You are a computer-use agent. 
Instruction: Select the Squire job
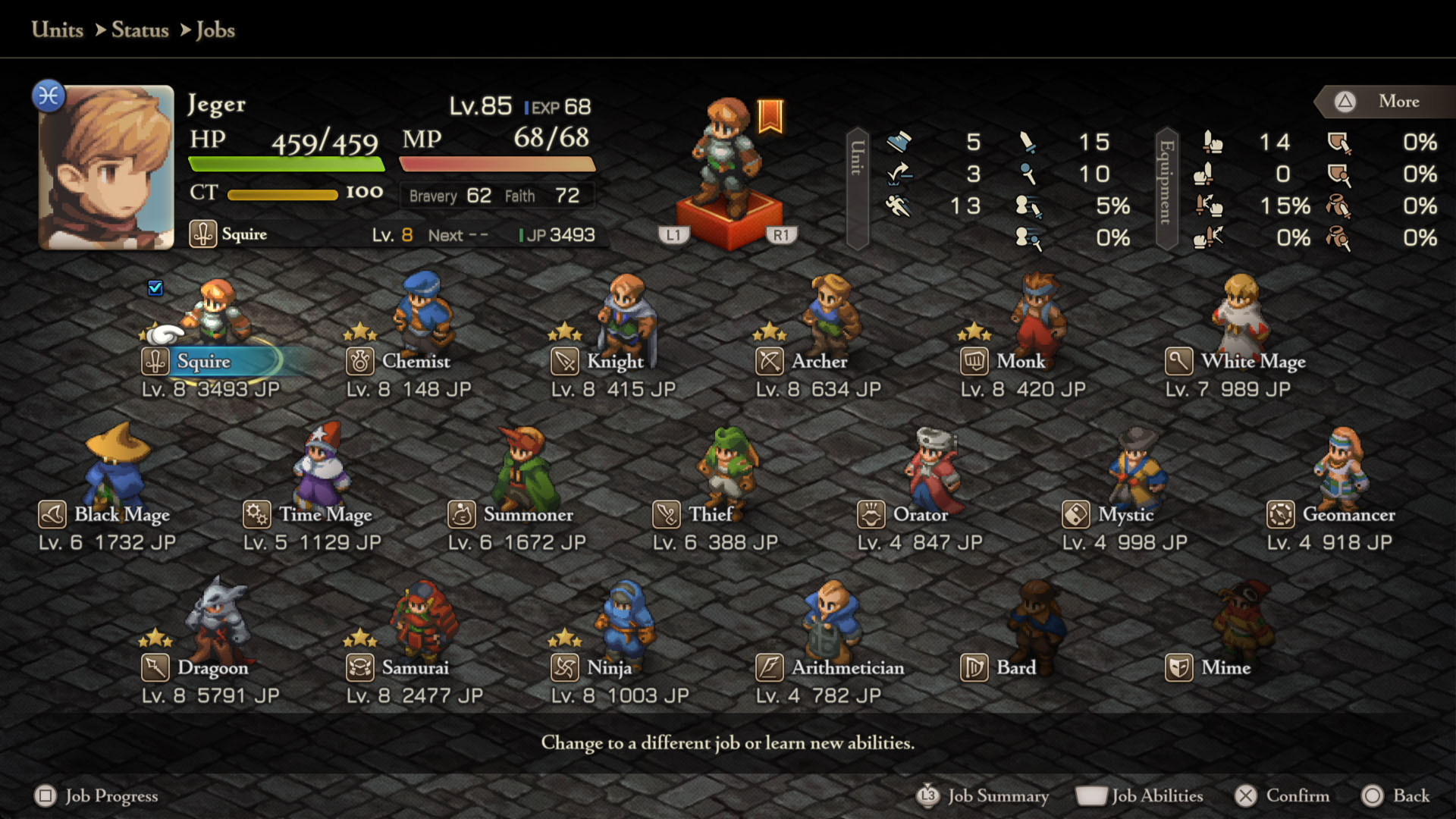click(x=203, y=361)
